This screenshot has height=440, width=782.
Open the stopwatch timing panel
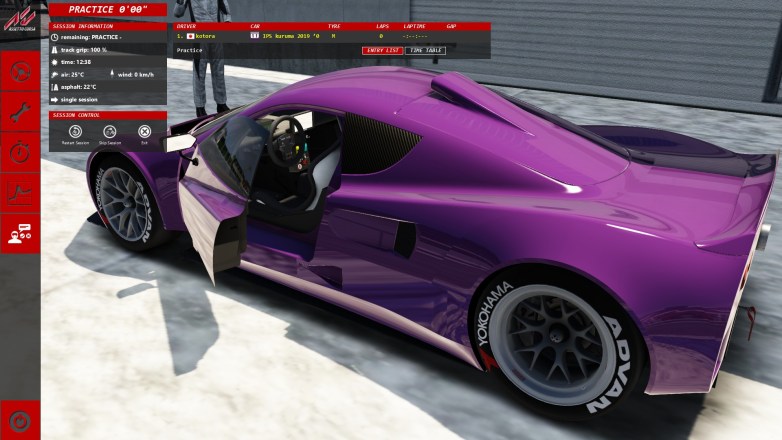pos(20,150)
